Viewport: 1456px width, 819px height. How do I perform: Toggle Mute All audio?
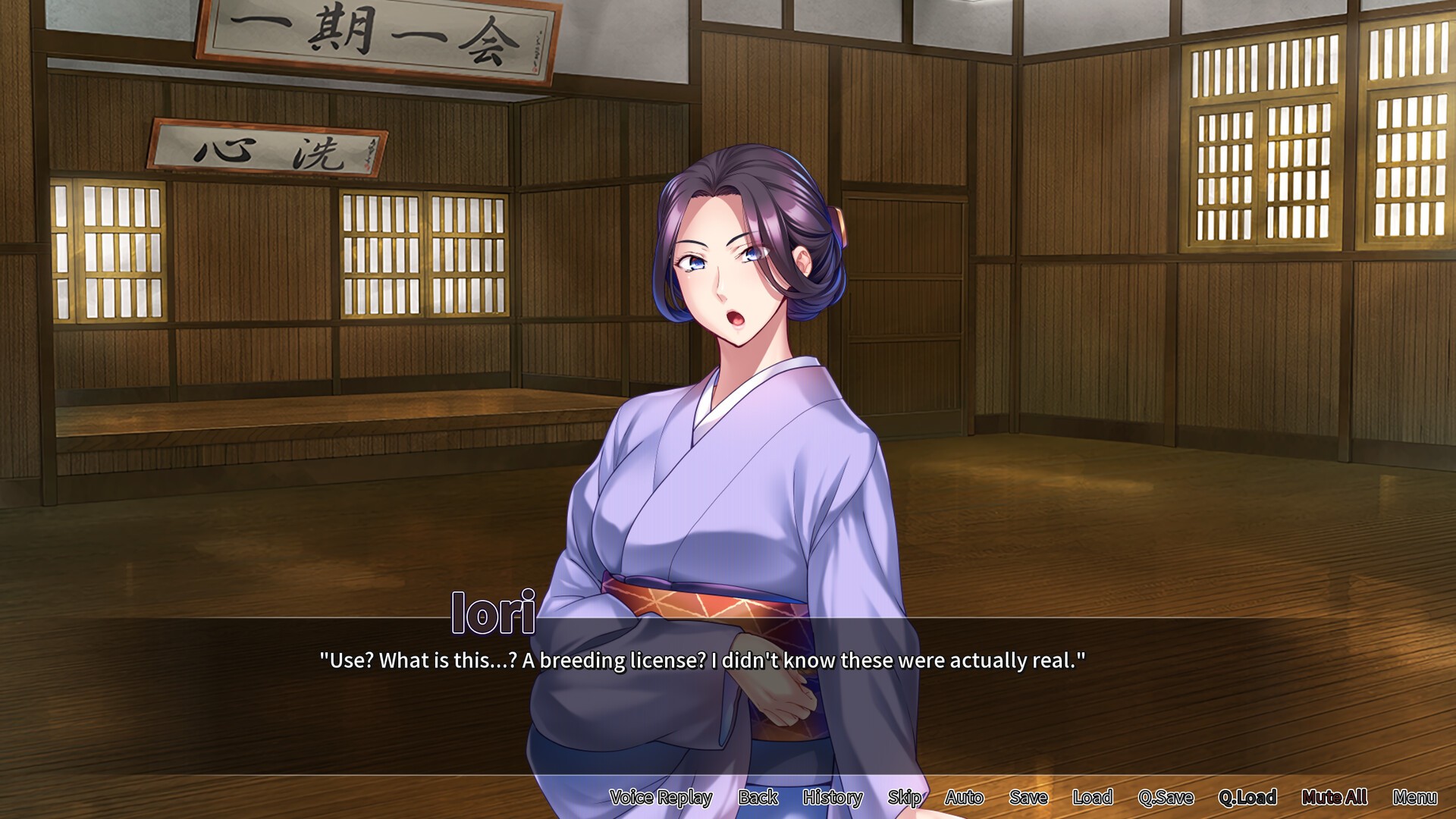[x=1334, y=797]
